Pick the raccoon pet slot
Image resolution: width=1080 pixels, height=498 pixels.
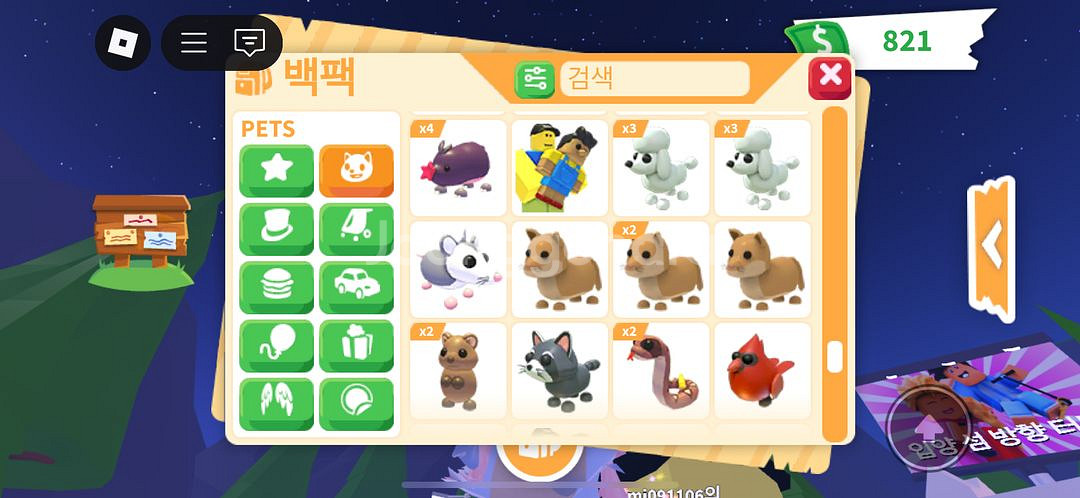pos(560,370)
